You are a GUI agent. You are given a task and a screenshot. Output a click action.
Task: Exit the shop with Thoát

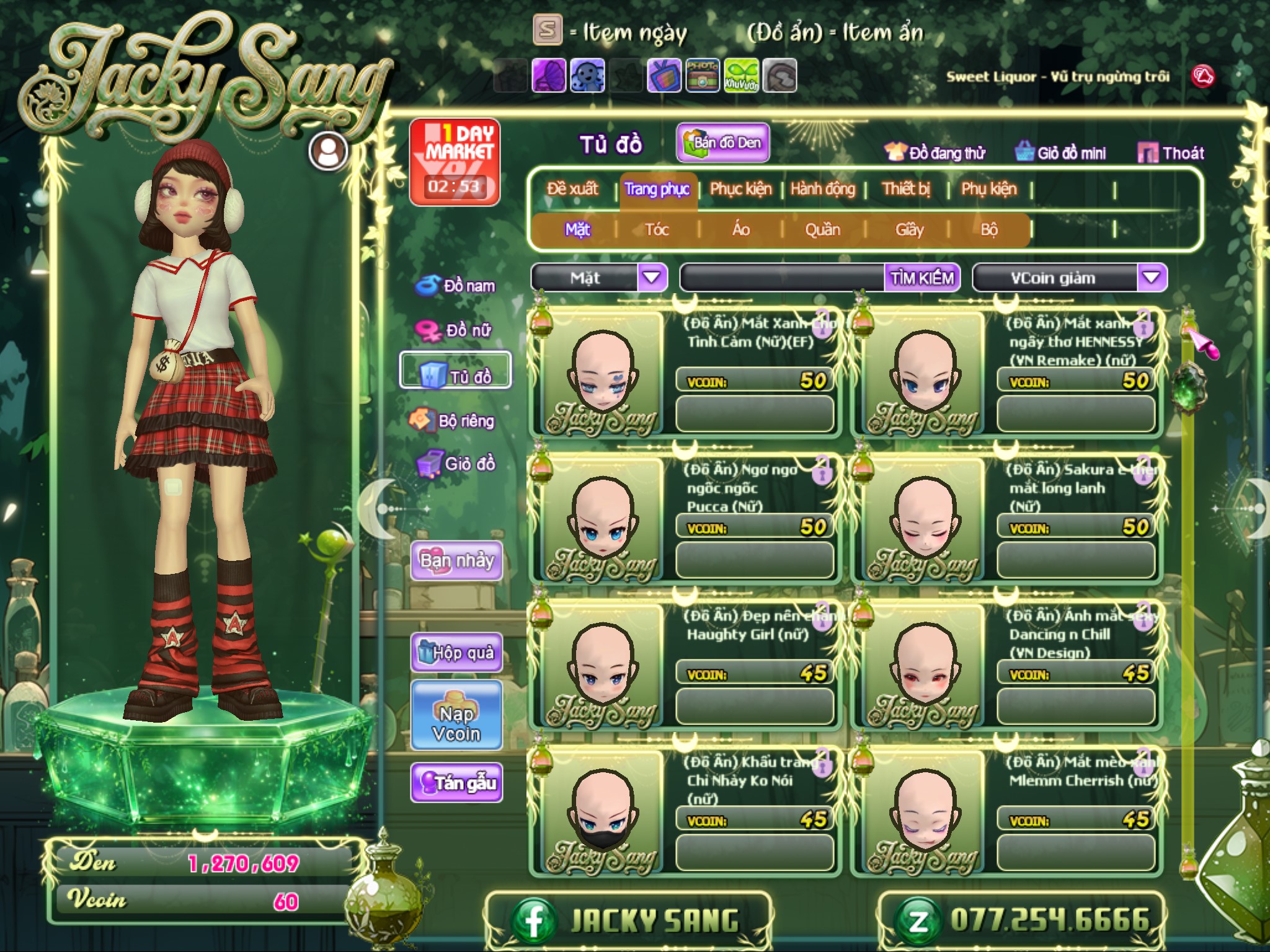[x=1171, y=153]
